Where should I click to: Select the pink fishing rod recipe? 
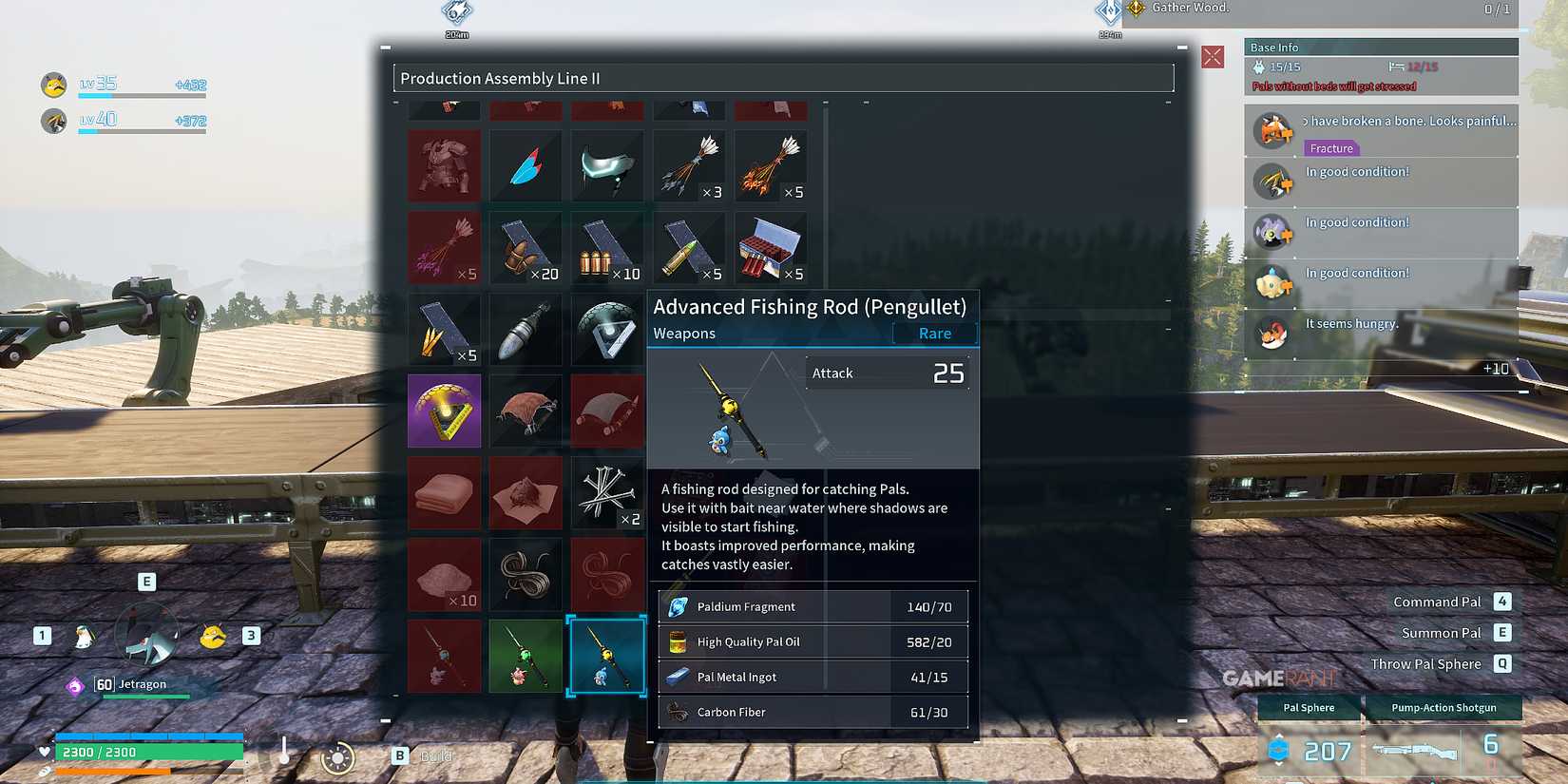(x=444, y=657)
